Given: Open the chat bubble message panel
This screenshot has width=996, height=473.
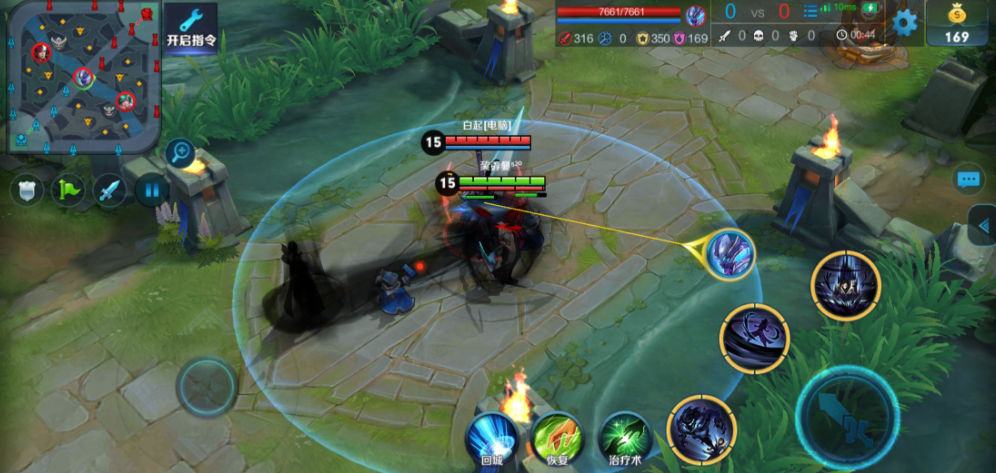Looking at the screenshot, I should pos(968,180).
